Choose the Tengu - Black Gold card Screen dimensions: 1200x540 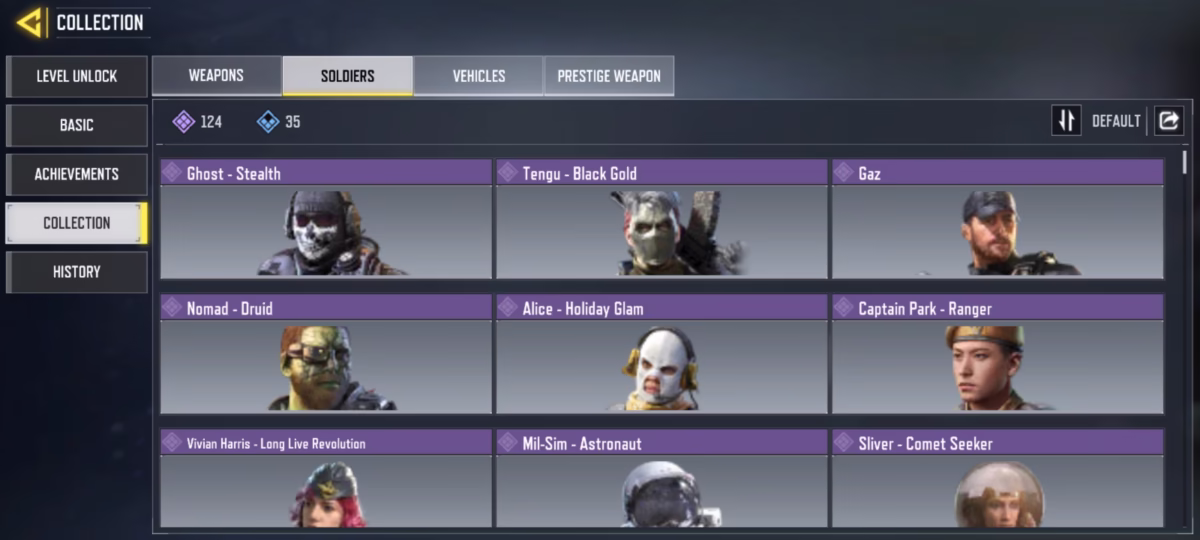coord(662,230)
